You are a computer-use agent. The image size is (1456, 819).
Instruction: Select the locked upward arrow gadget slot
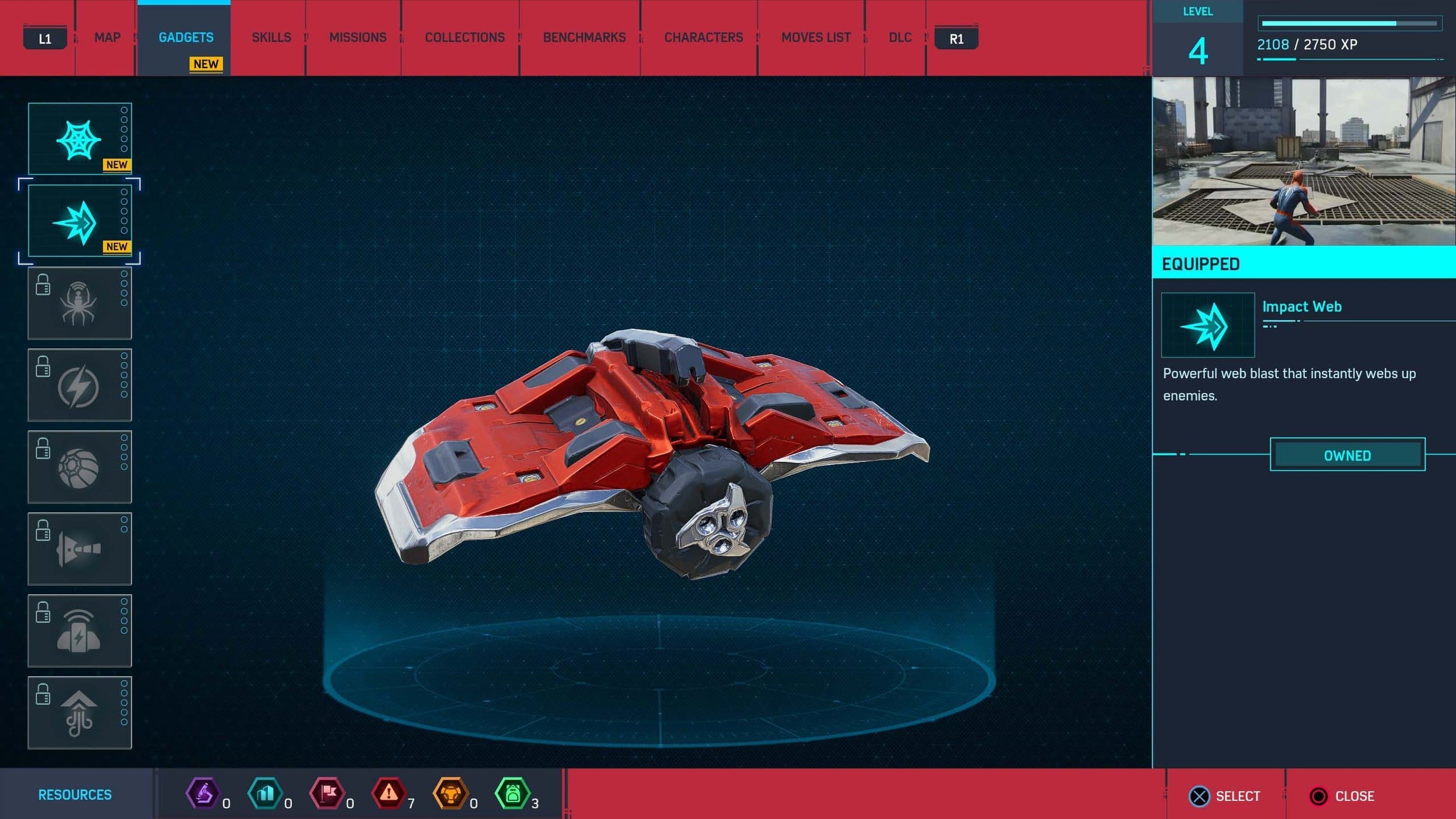coord(80,712)
